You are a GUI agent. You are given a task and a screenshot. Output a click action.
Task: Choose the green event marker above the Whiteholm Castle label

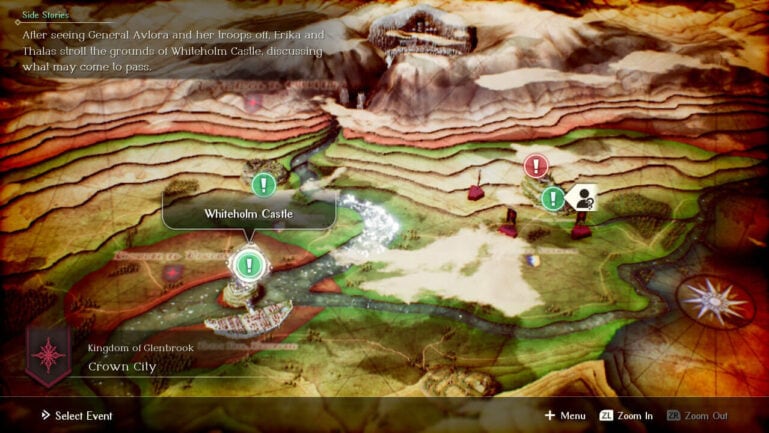[263, 185]
